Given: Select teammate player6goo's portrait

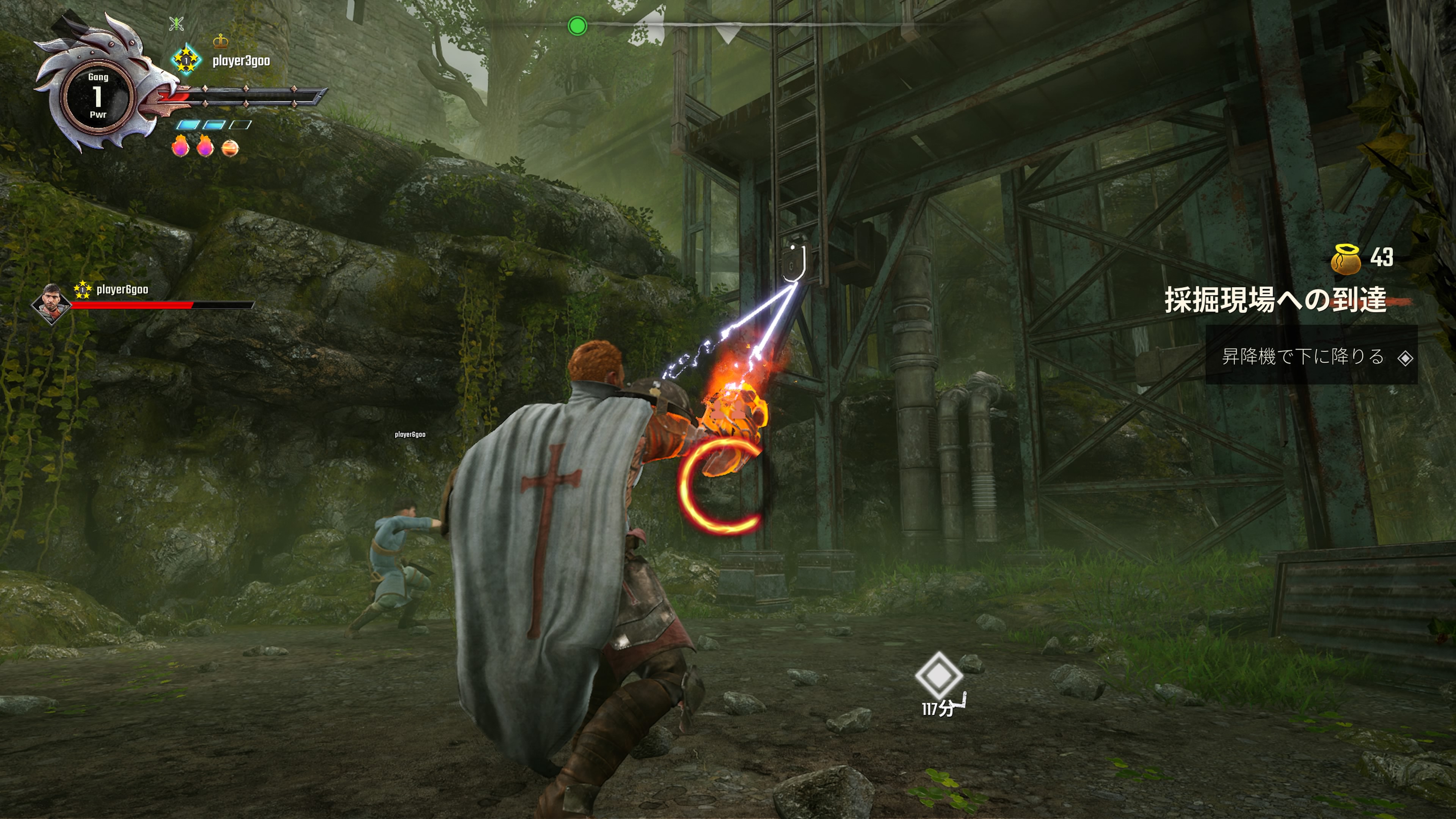Looking at the screenshot, I should (x=52, y=303).
